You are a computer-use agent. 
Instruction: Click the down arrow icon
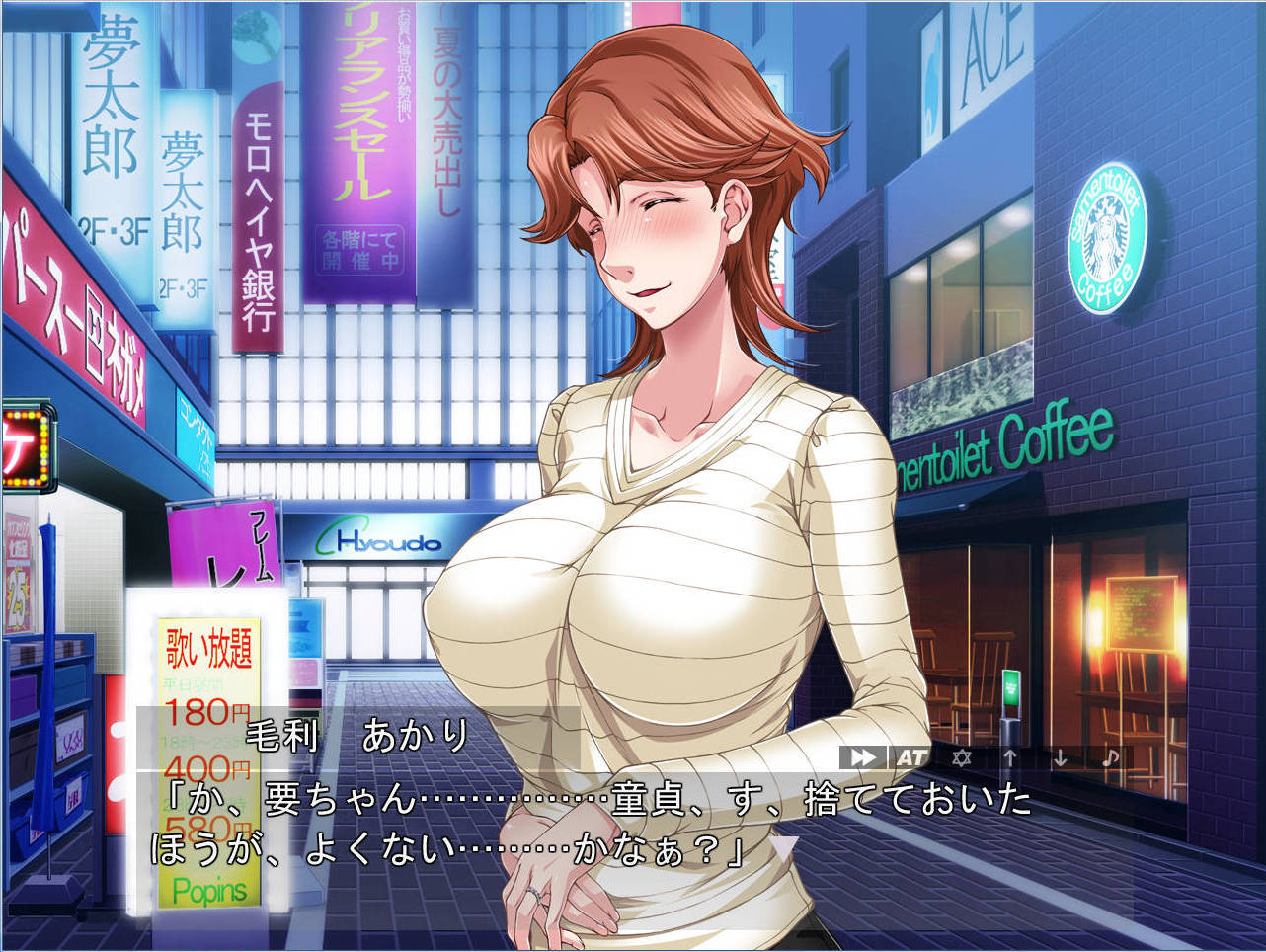[1060, 757]
